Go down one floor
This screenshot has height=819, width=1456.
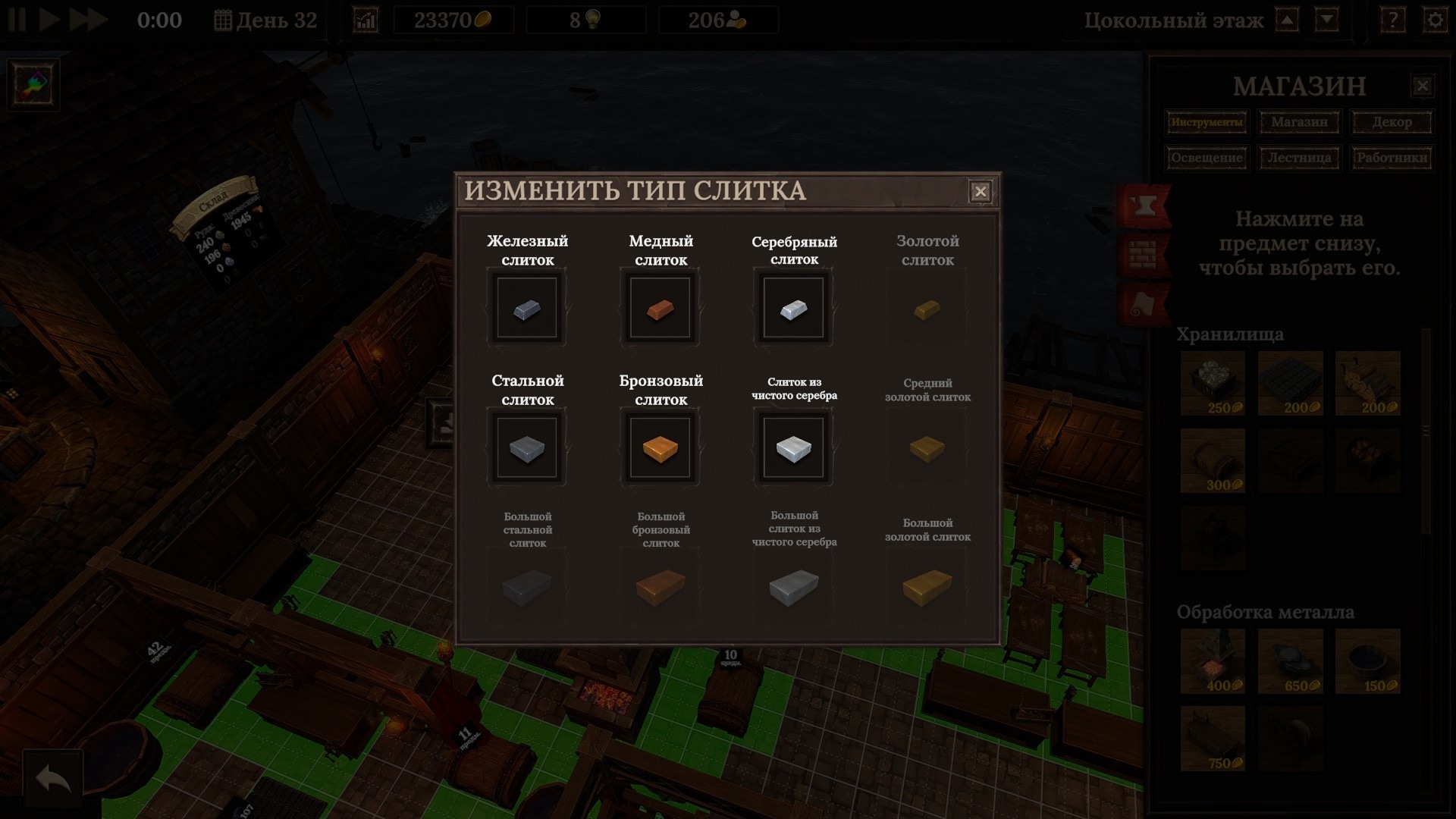[1326, 20]
